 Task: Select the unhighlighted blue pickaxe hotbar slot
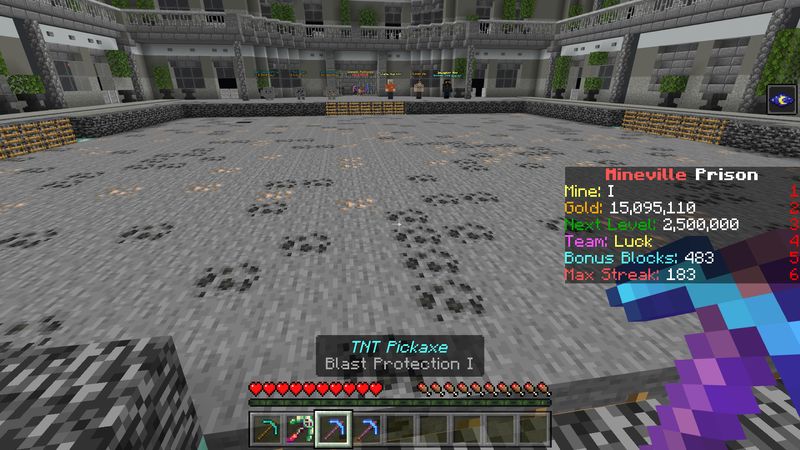366,429
